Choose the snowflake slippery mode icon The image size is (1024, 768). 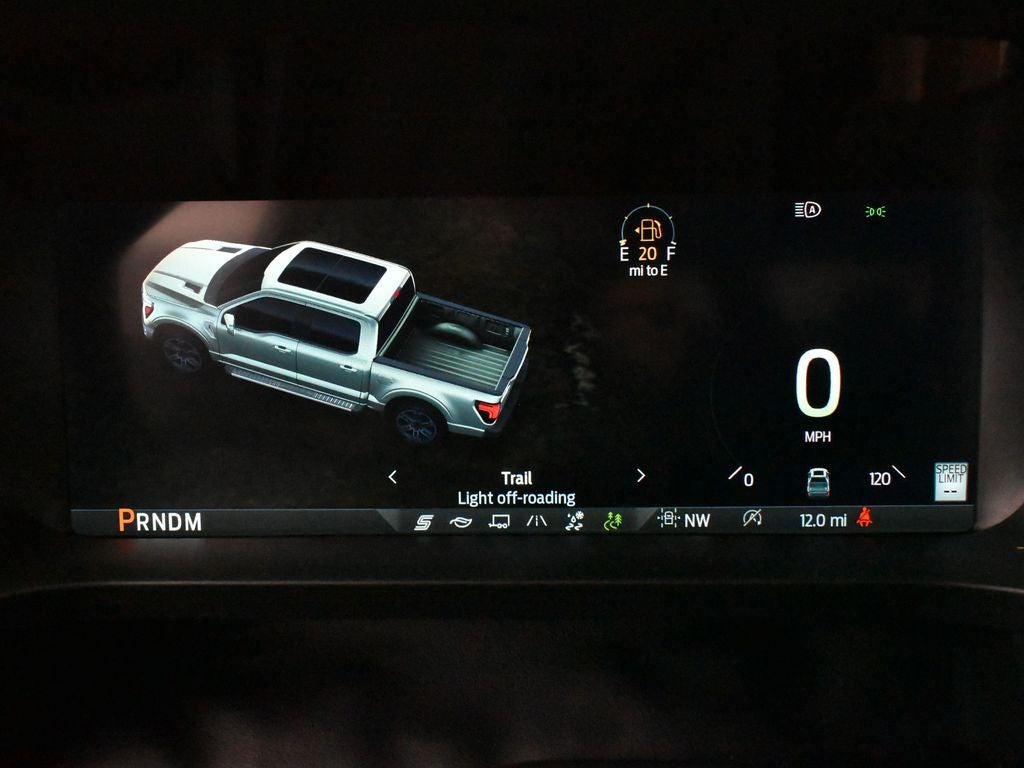click(574, 521)
